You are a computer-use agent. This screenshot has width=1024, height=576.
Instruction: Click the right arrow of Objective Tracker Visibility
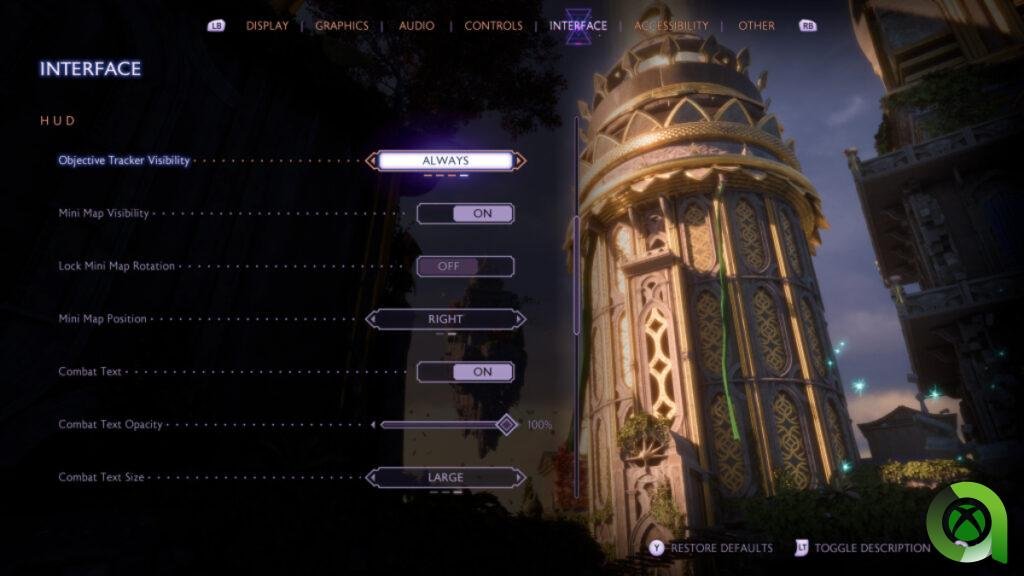(x=520, y=160)
